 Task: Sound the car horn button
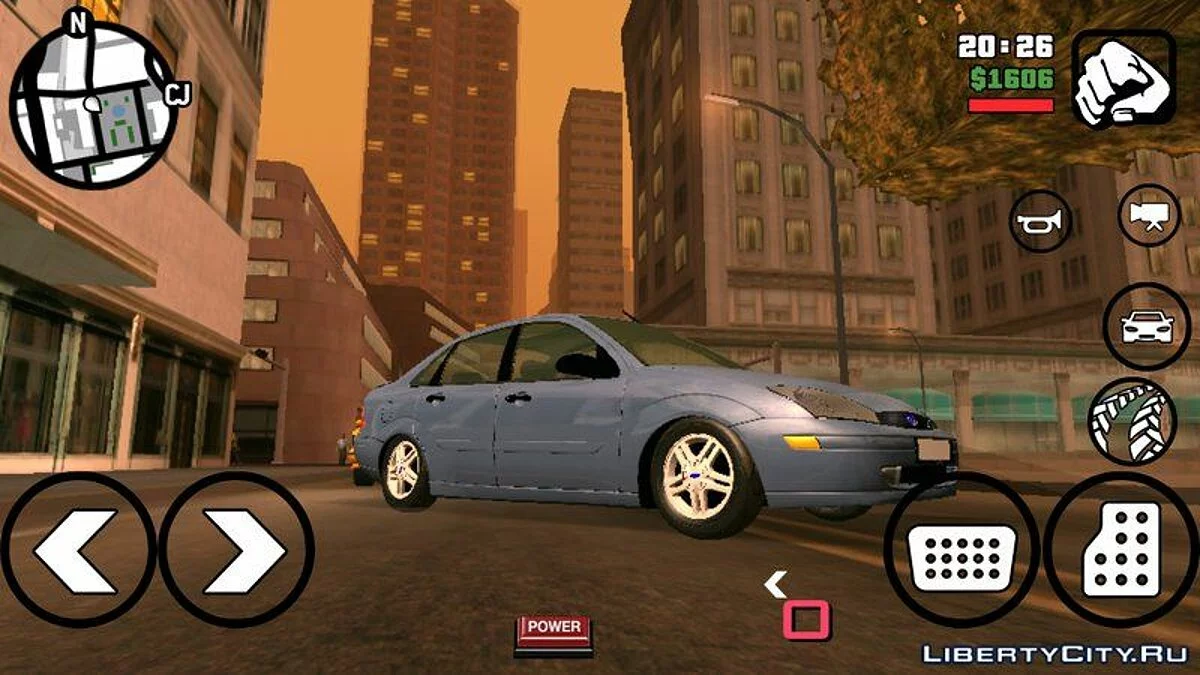click(x=1040, y=221)
